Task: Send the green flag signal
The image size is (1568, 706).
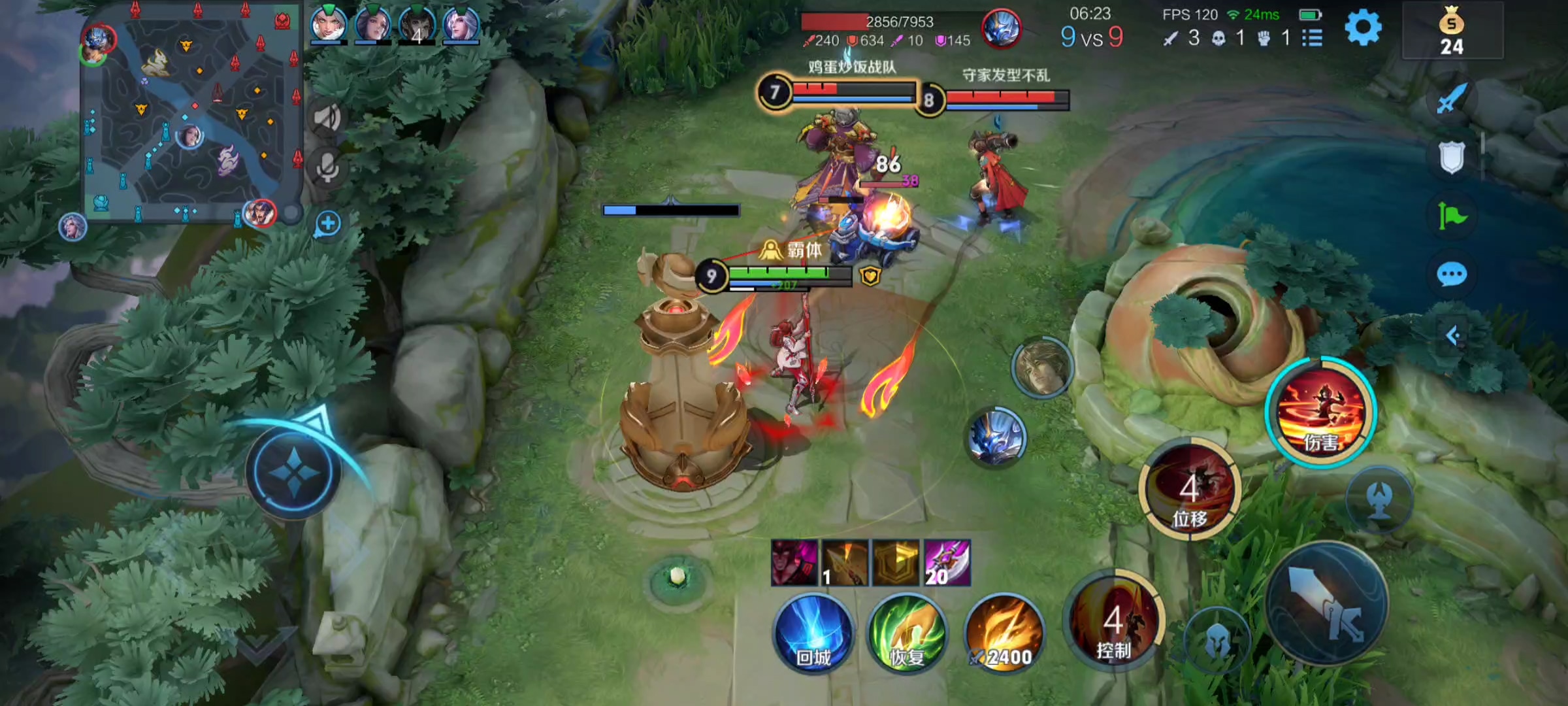Action: pyautogui.click(x=1452, y=216)
